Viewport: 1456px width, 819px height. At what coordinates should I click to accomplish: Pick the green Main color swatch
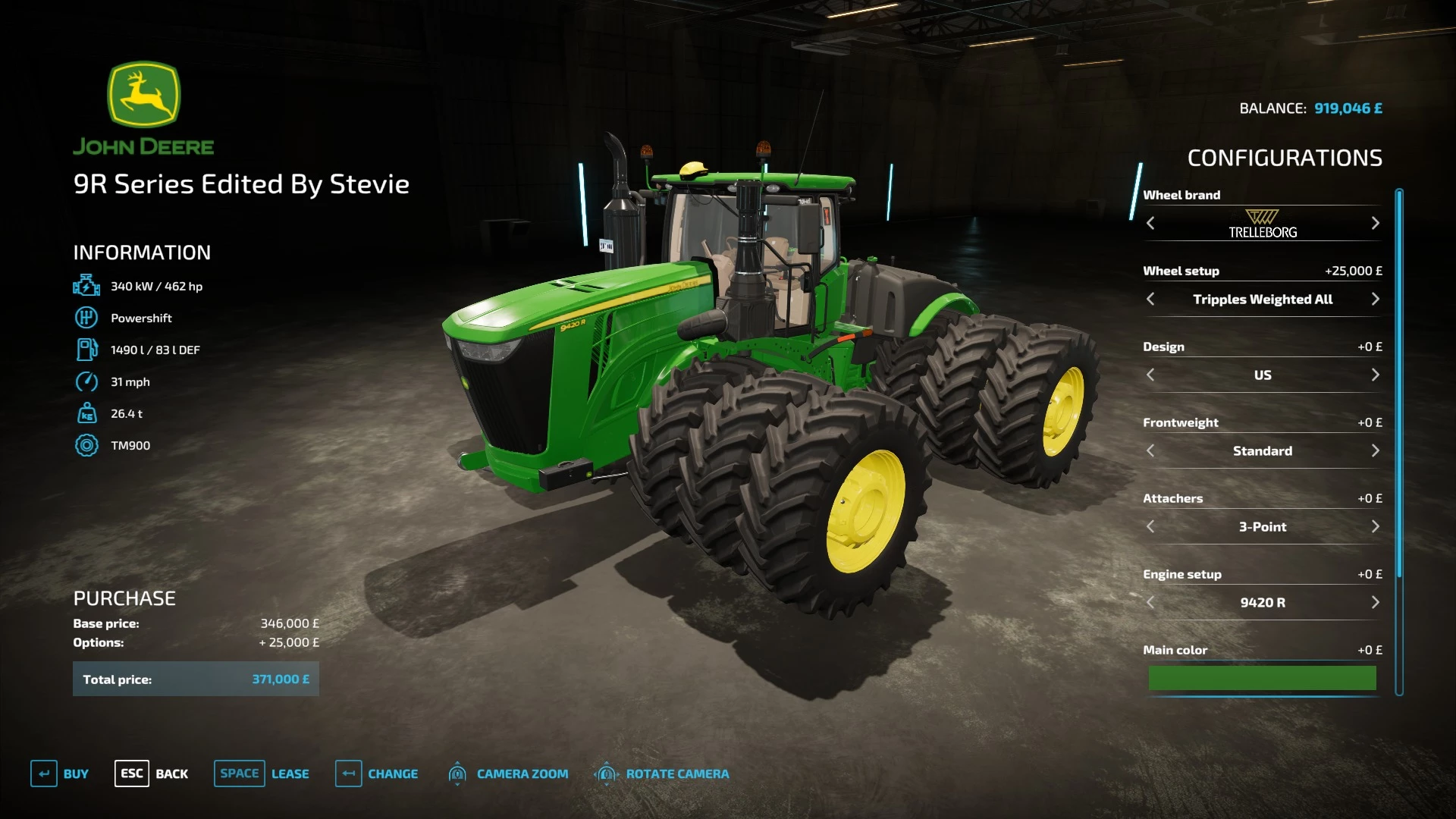[x=1262, y=677]
